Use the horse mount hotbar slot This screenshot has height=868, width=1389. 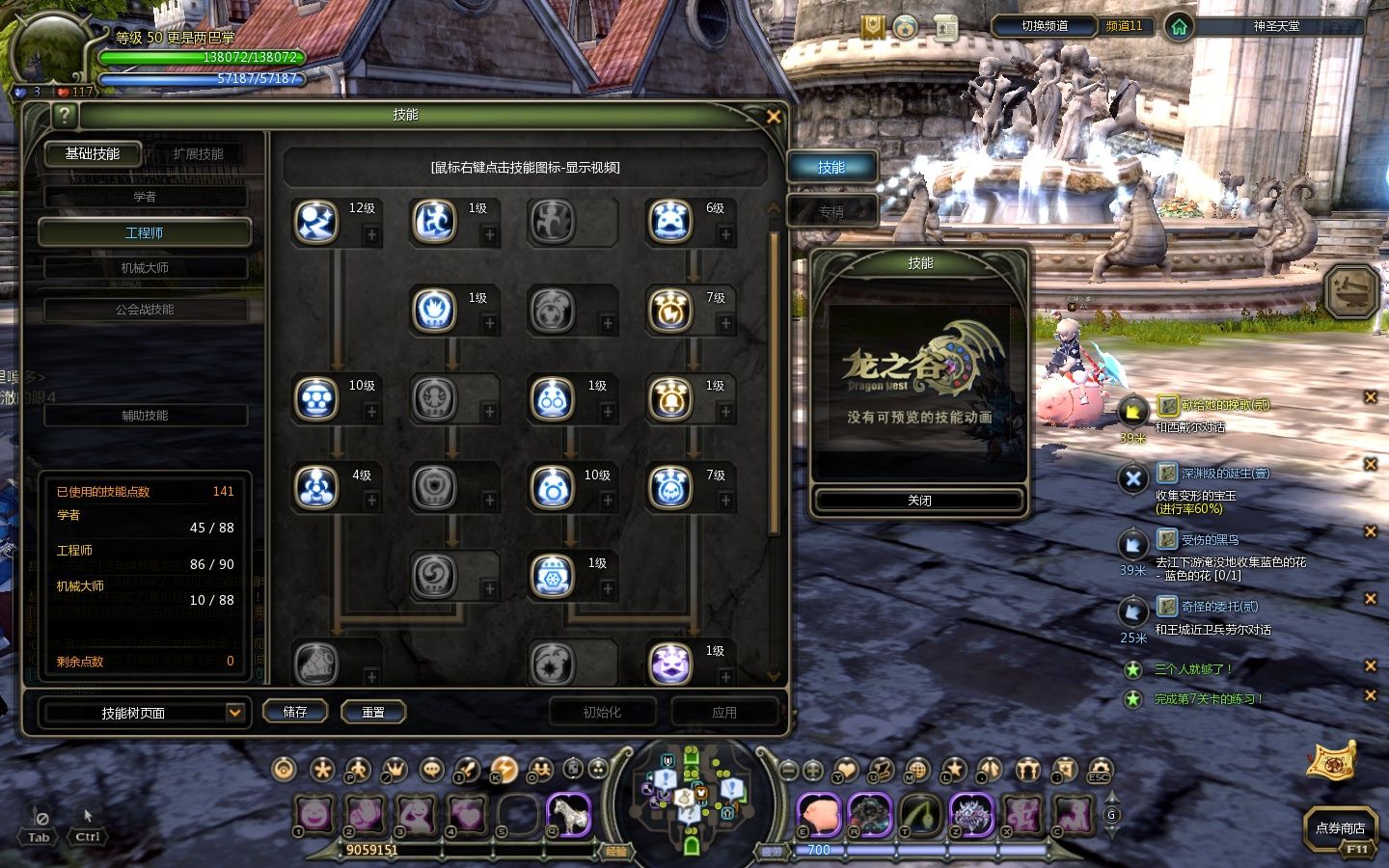pos(569,815)
